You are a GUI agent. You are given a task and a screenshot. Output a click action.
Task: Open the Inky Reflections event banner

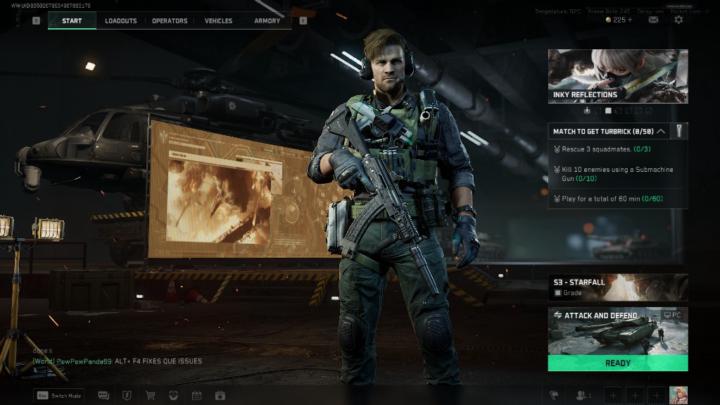pos(617,77)
